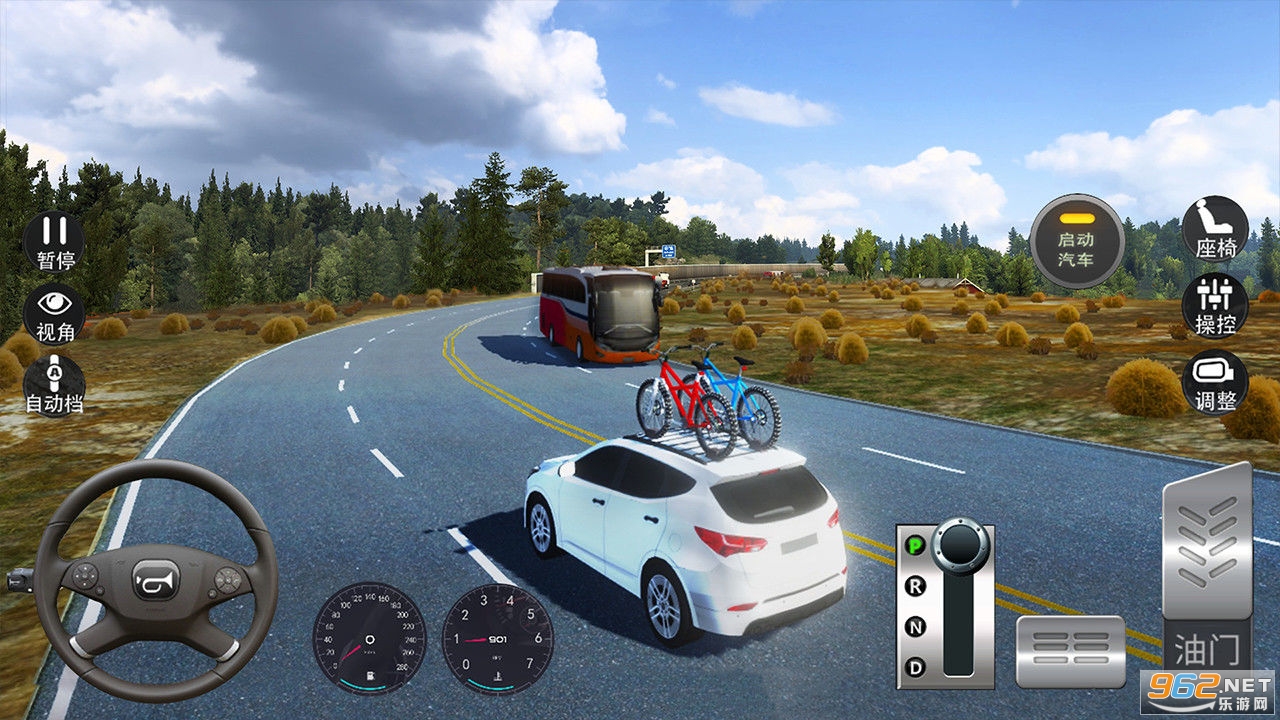
Task: Shift gear to D drive
Action: [915, 667]
